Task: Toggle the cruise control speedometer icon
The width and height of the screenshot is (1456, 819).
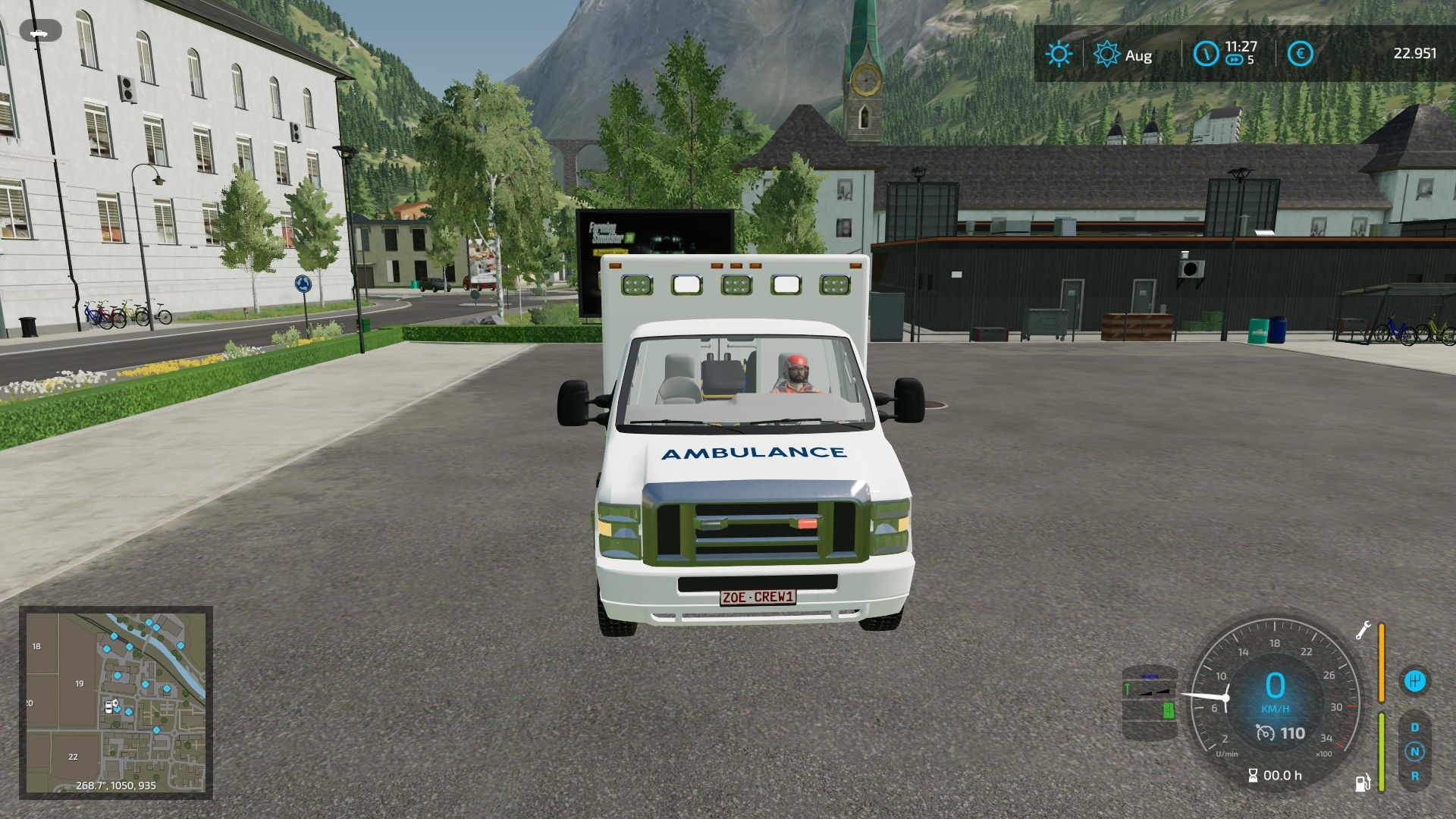Action: [x=1265, y=733]
